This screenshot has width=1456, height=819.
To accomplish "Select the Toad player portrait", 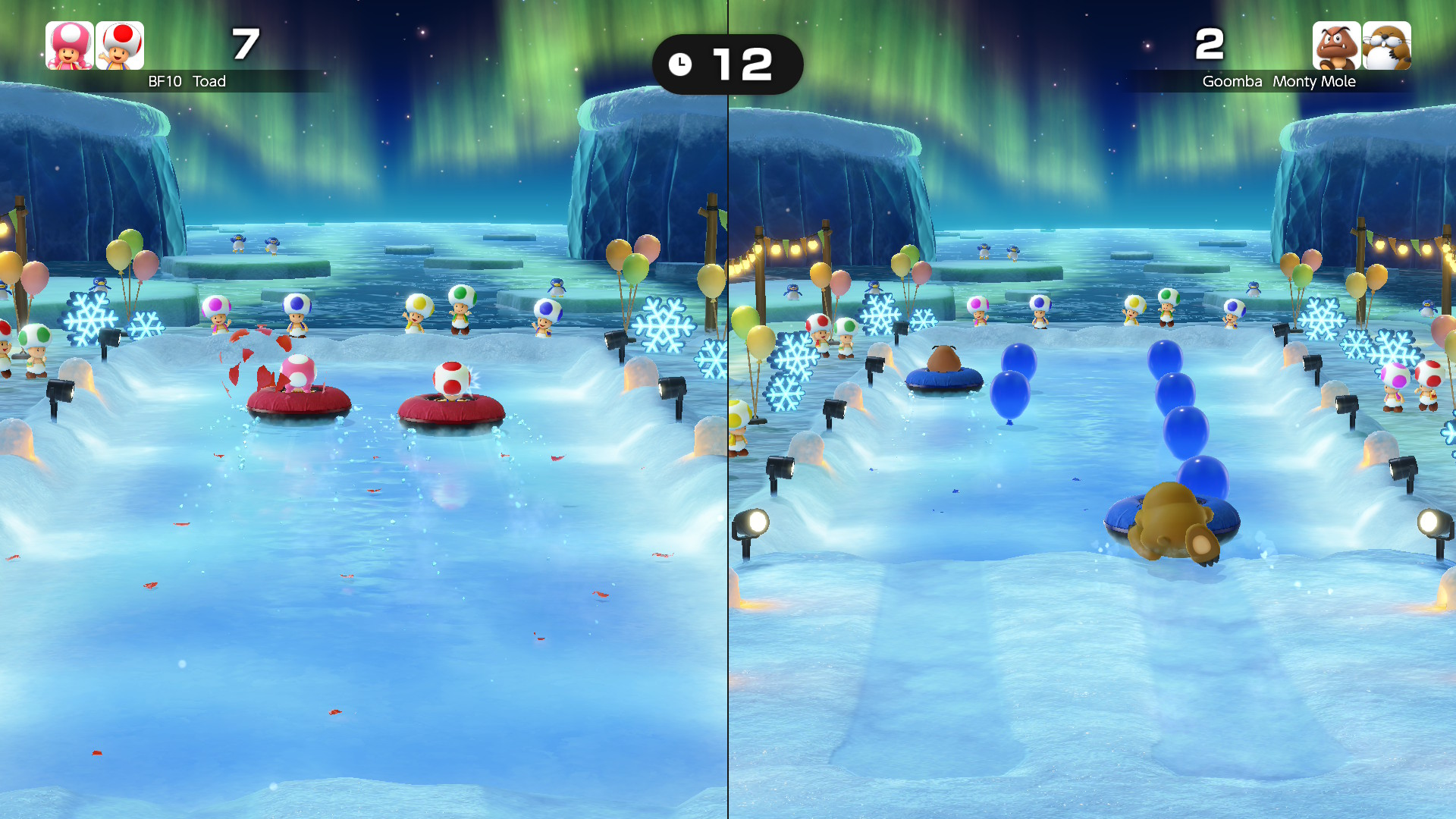I will tap(120, 45).
